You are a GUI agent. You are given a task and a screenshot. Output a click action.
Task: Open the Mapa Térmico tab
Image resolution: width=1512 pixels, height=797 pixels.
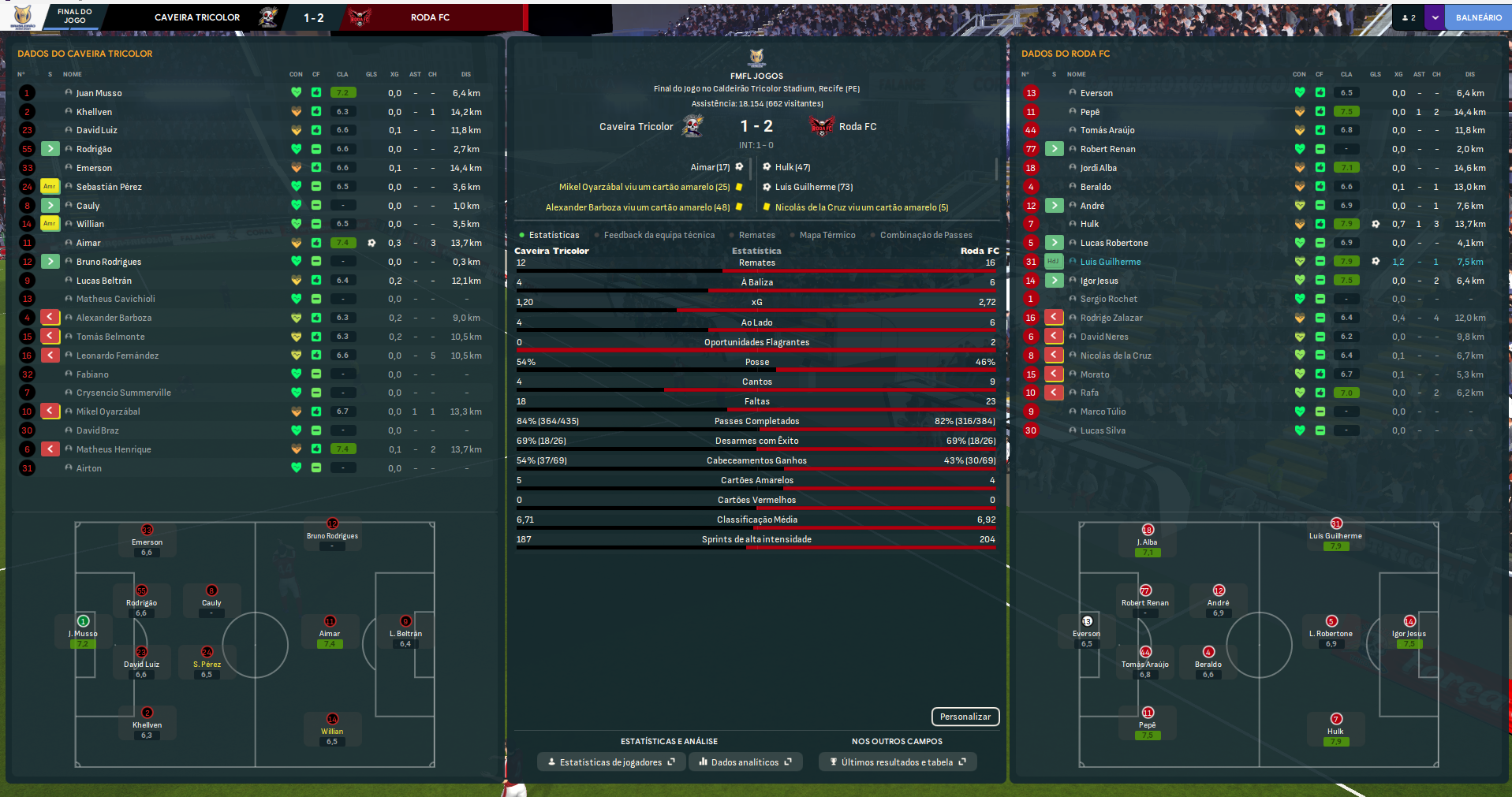827,235
